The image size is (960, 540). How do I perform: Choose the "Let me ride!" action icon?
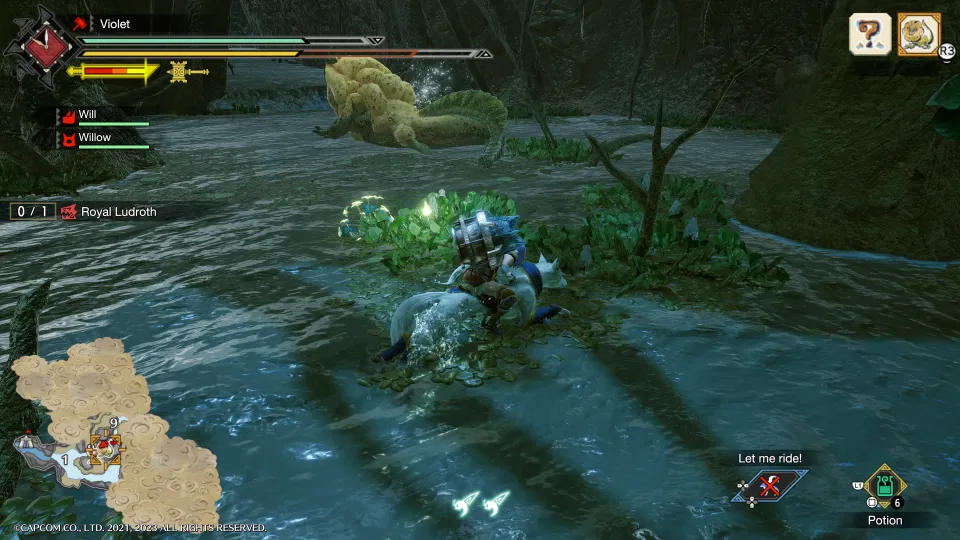769,487
